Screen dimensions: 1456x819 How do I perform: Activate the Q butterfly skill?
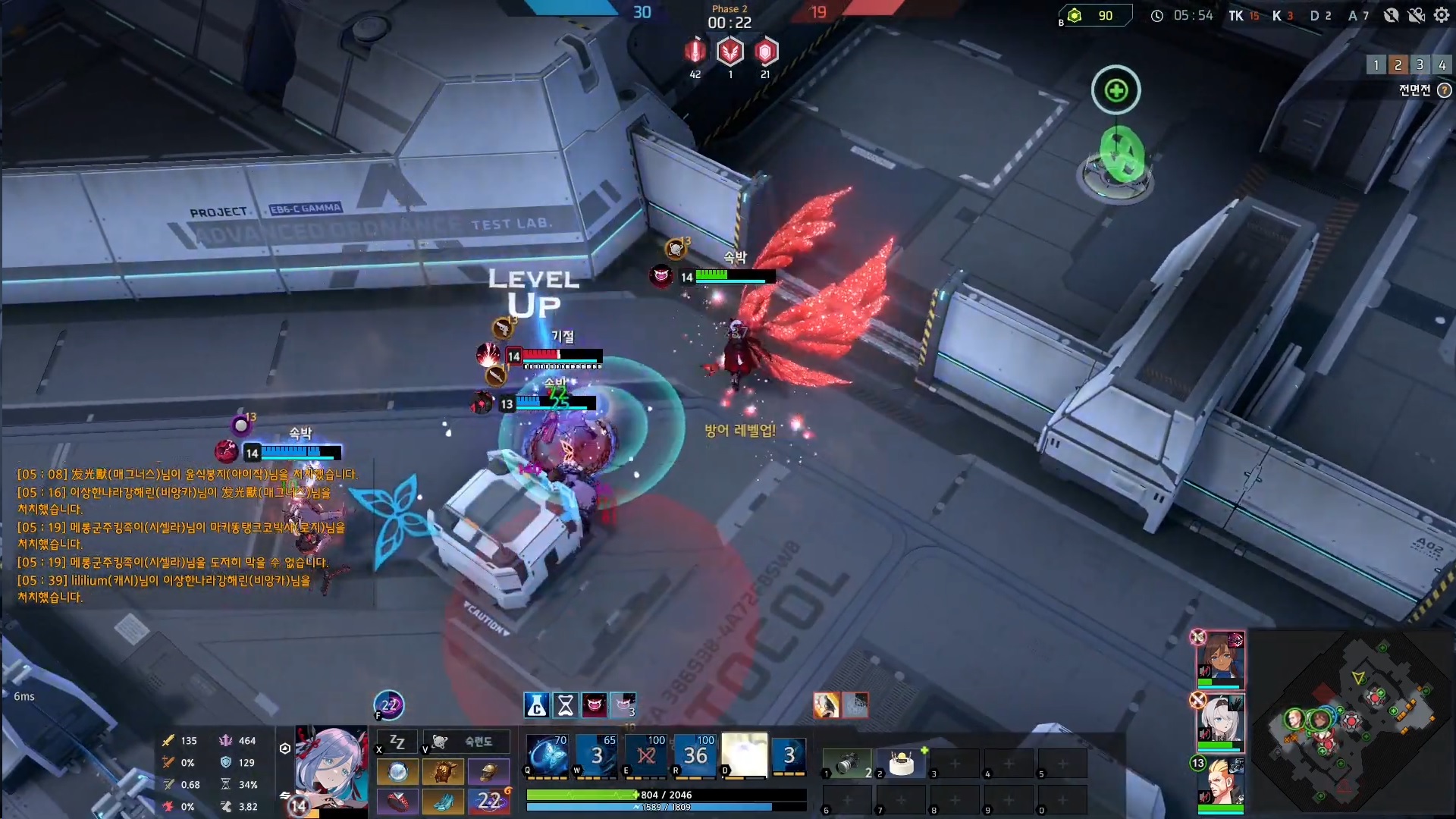(x=548, y=755)
